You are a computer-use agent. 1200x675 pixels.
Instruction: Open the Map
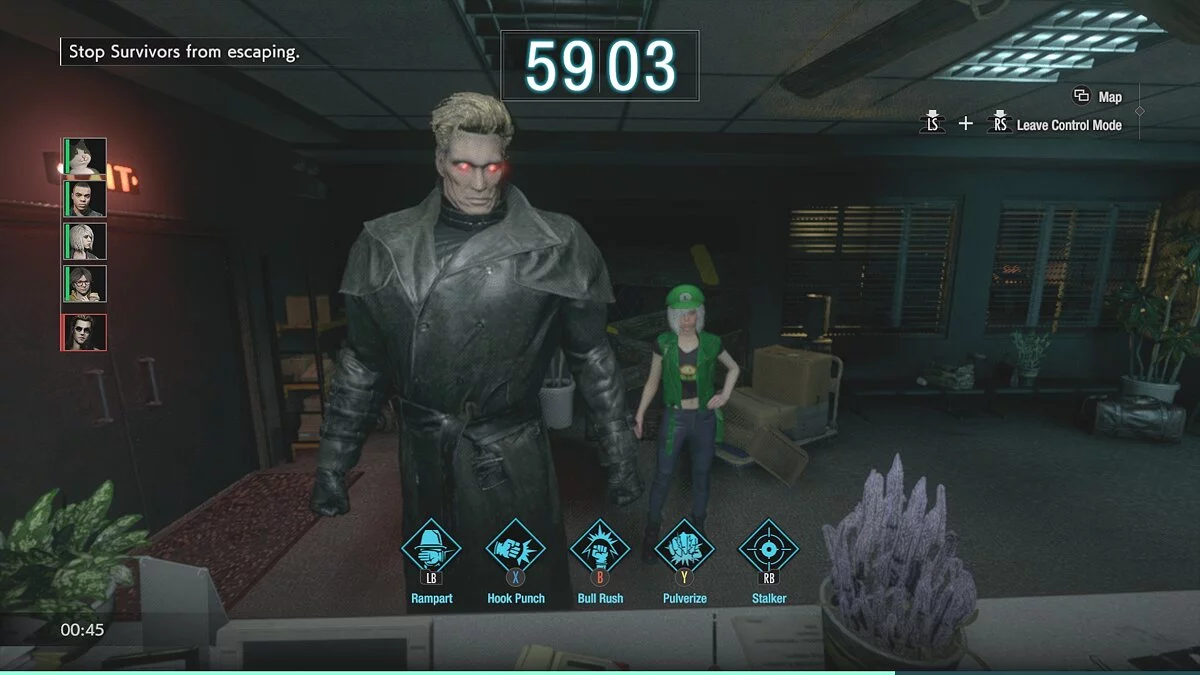pyautogui.click(x=1098, y=97)
